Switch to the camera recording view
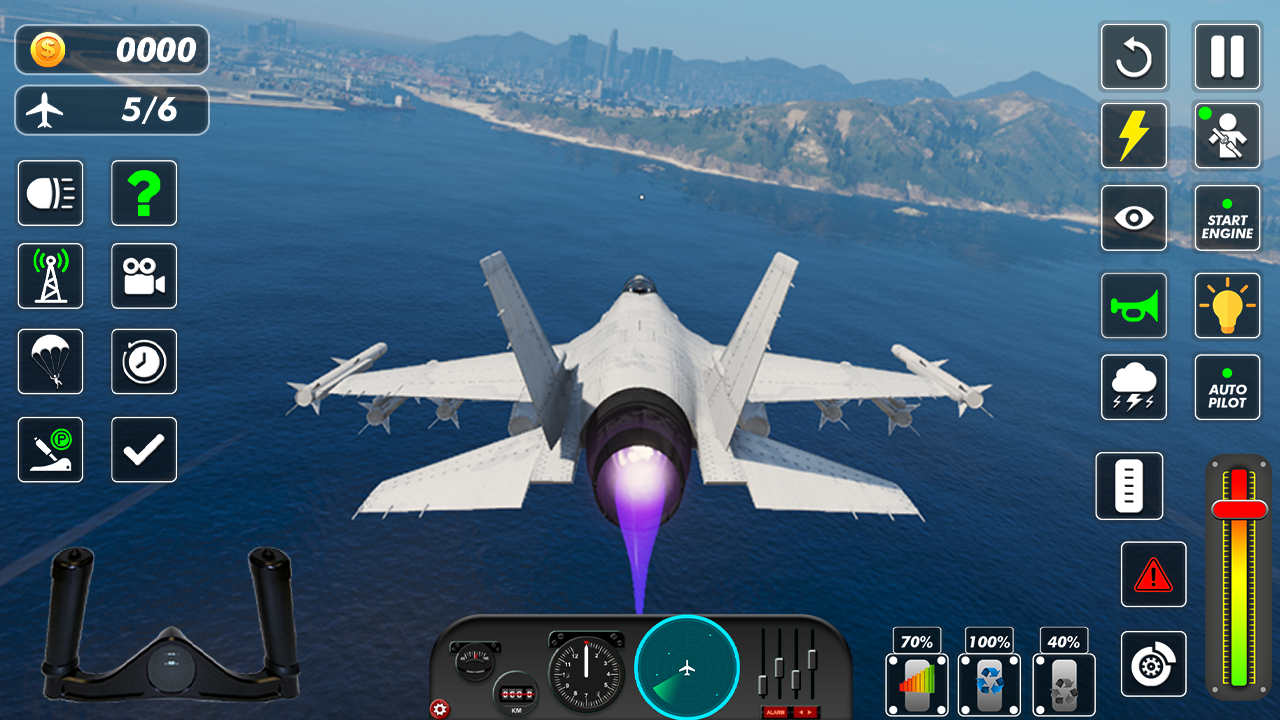Screen dimensions: 1280x720 (x=144, y=276)
